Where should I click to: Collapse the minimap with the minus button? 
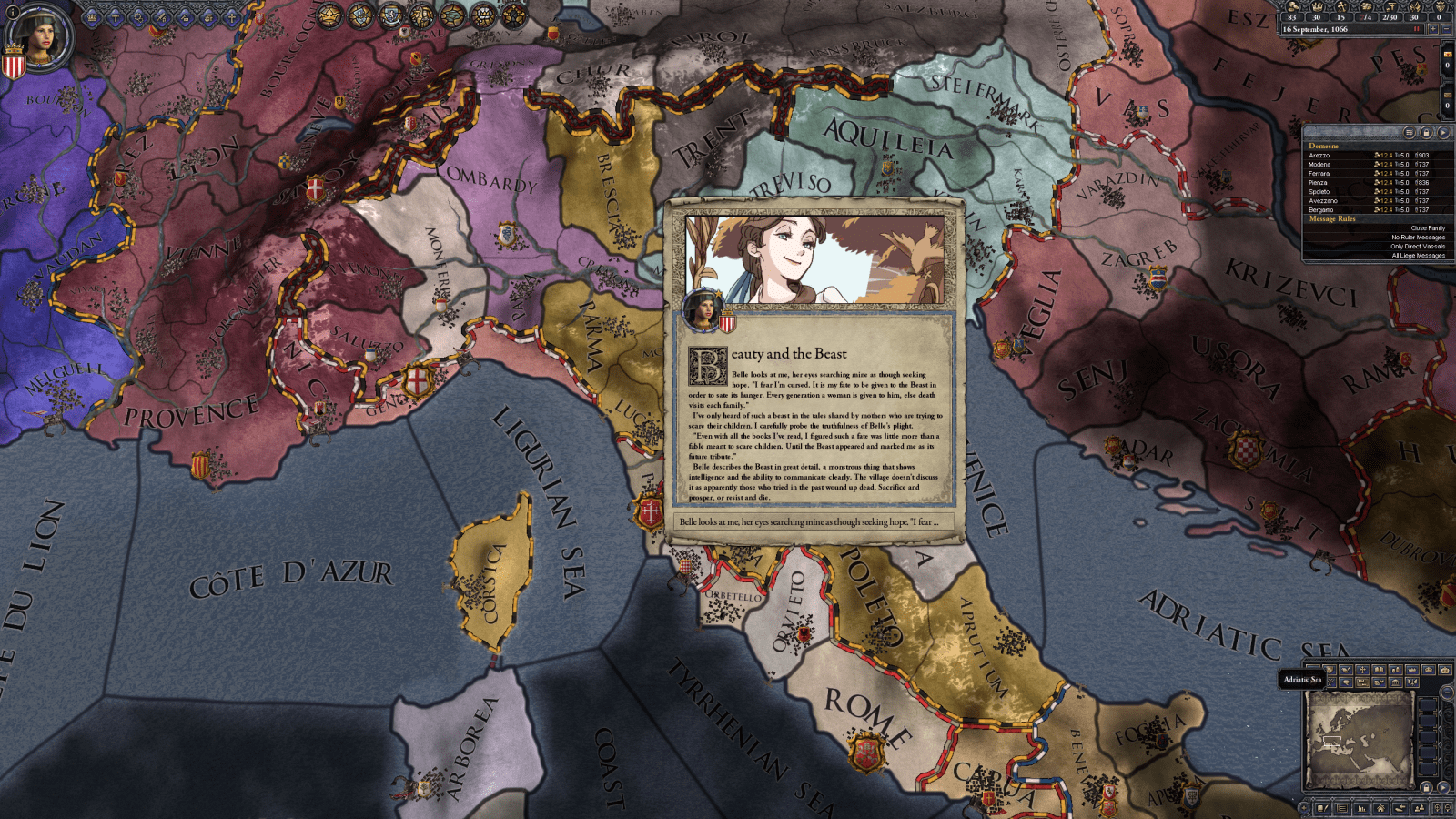coord(1447,692)
